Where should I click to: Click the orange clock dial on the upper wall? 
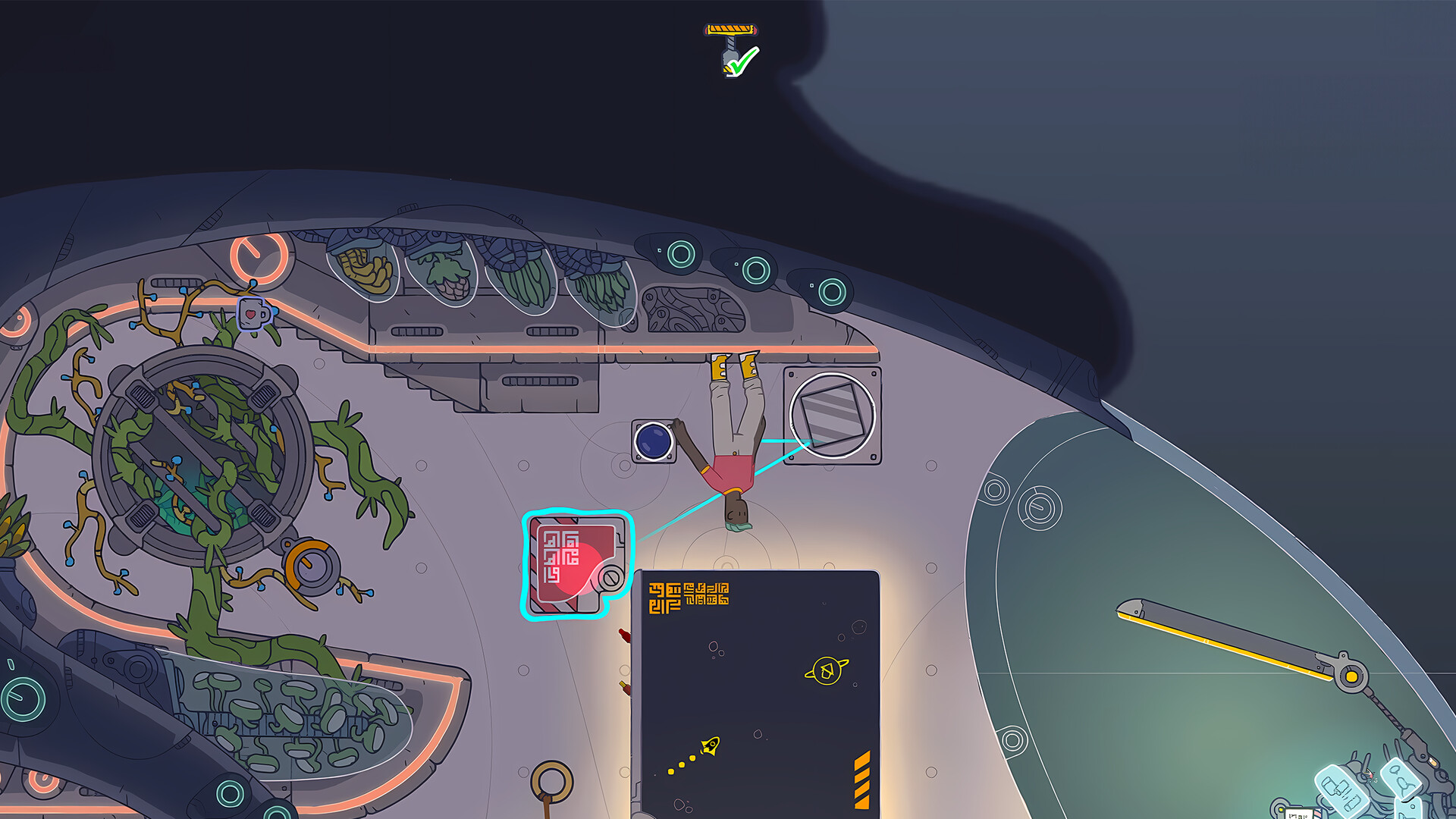coord(258,257)
